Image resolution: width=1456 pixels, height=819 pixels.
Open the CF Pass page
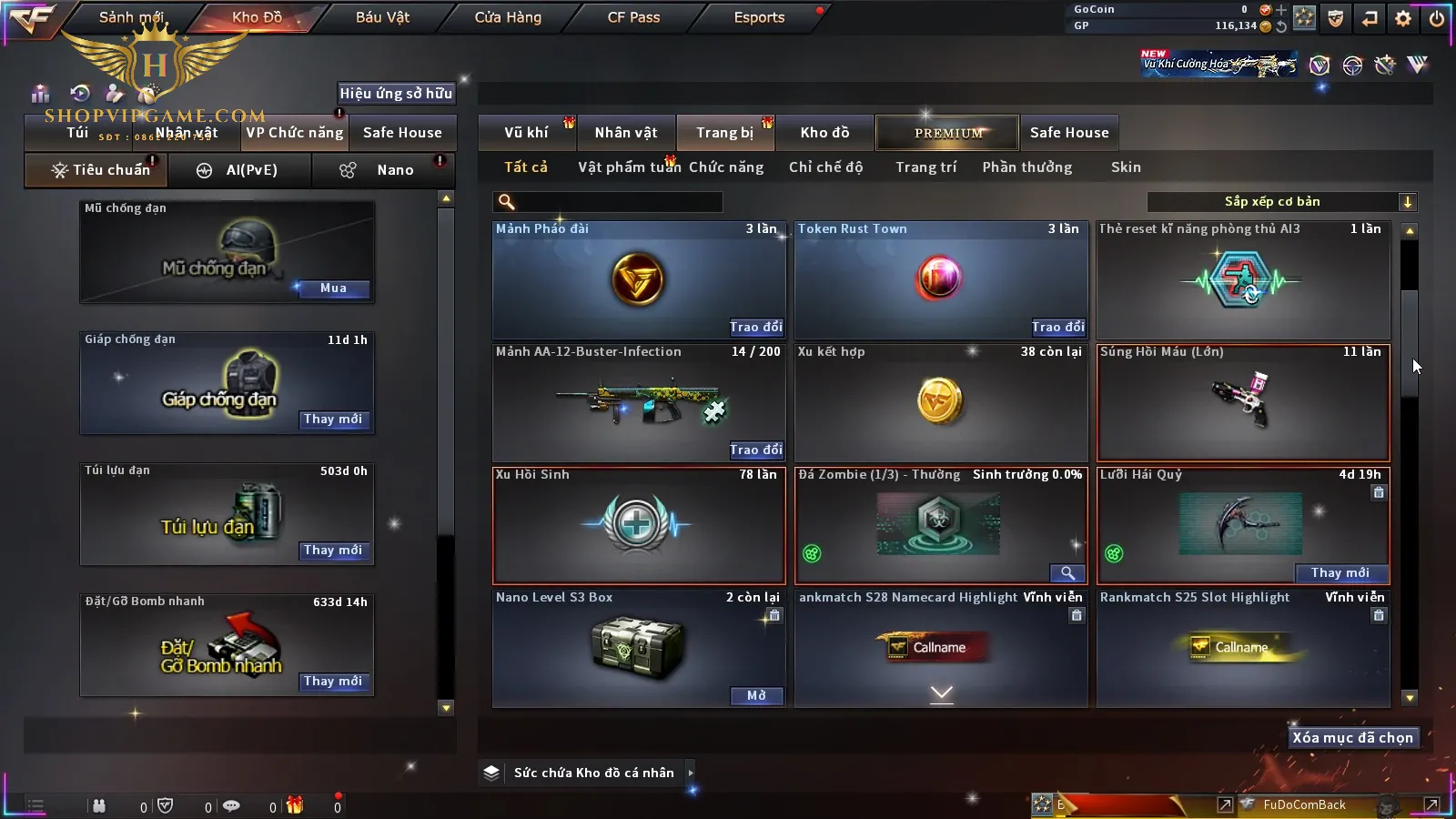click(x=633, y=17)
